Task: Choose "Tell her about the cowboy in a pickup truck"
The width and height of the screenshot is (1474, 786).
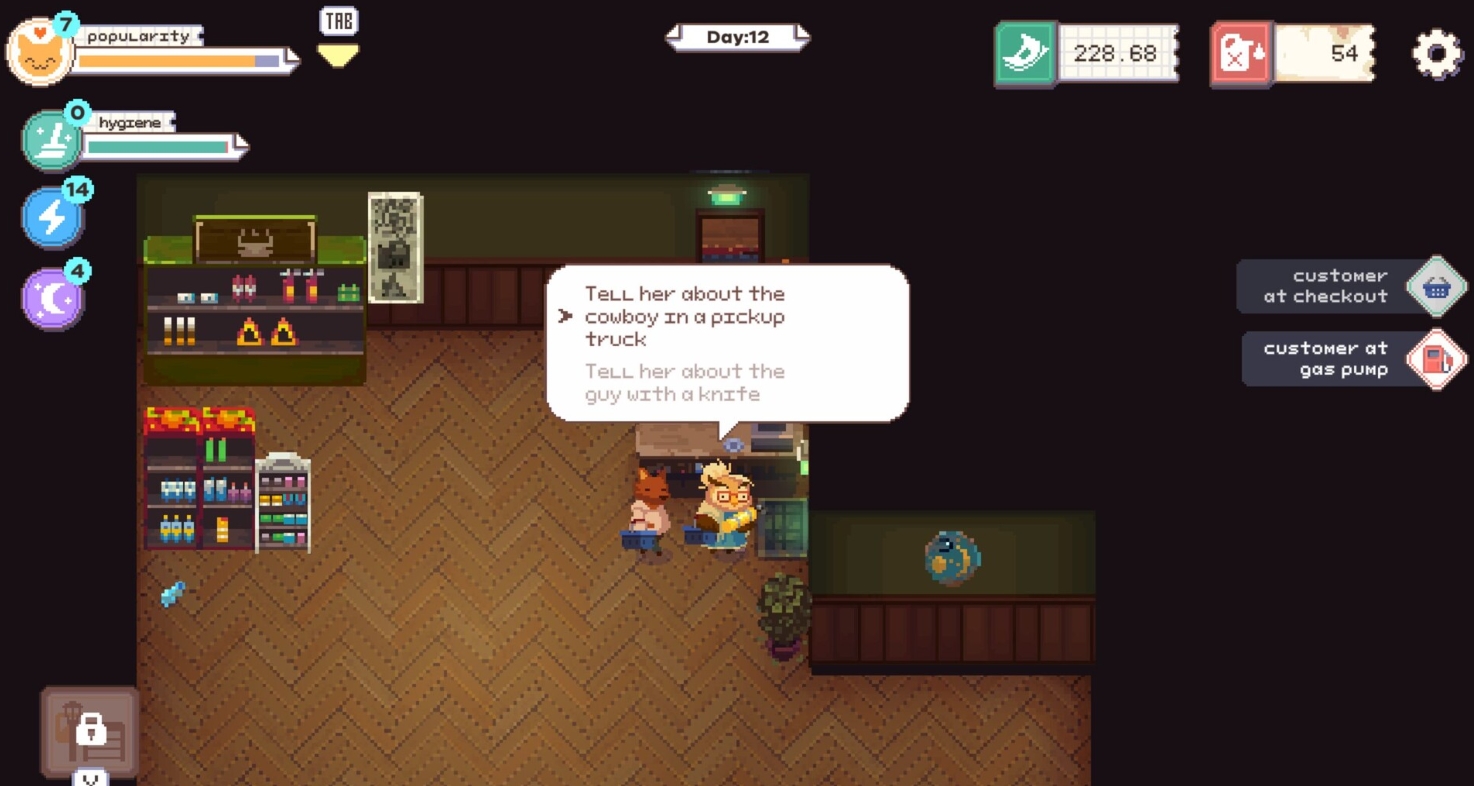Action: click(x=685, y=316)
